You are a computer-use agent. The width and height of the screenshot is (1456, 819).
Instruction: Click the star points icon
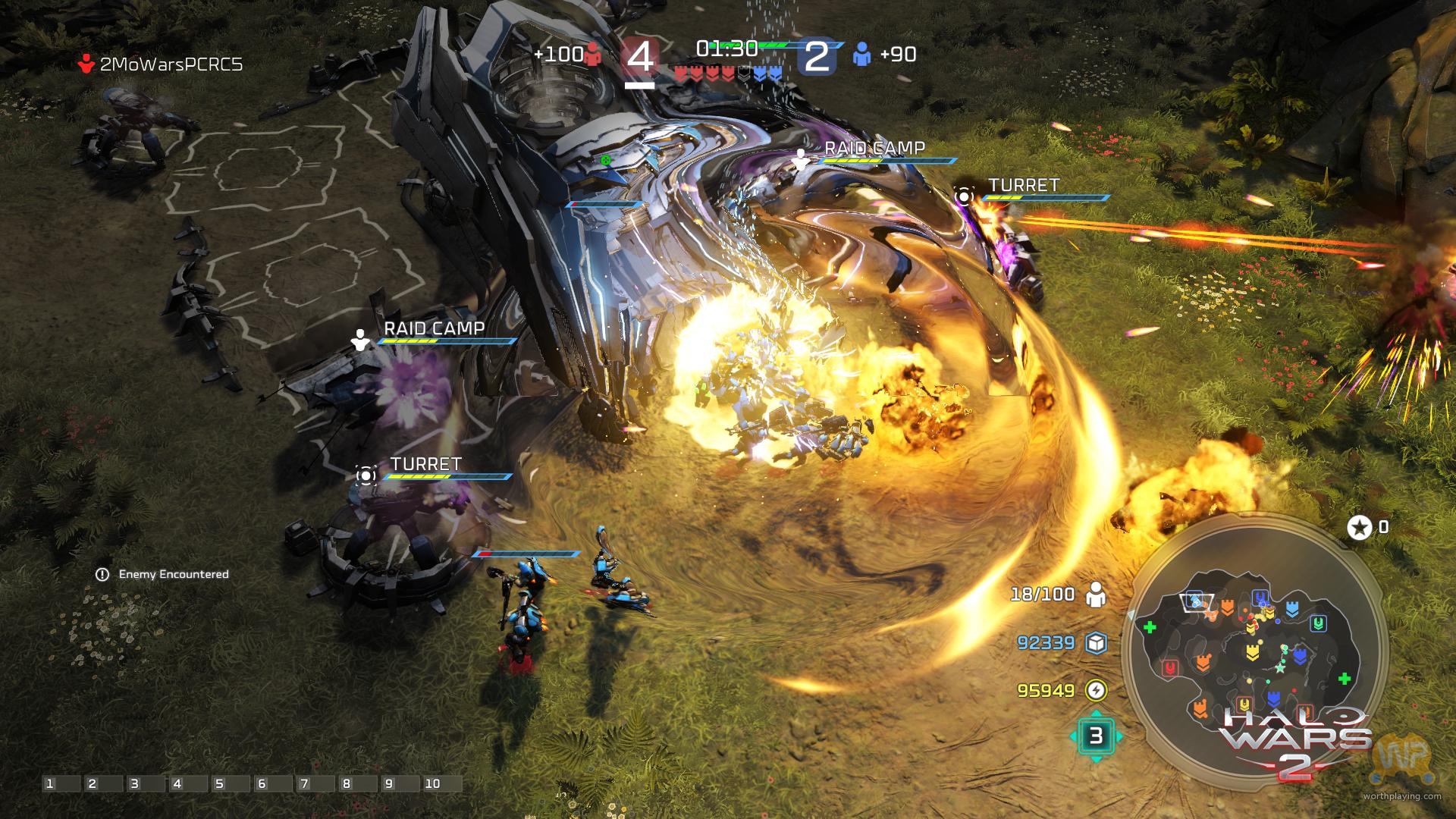click(1359, 527)
